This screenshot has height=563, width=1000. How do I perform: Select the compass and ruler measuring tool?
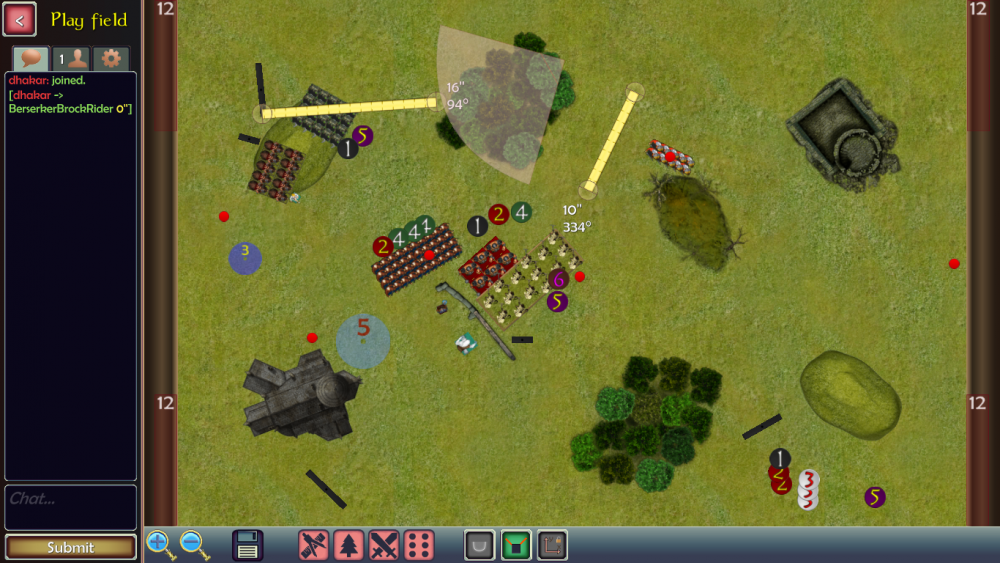coord(314,545)
